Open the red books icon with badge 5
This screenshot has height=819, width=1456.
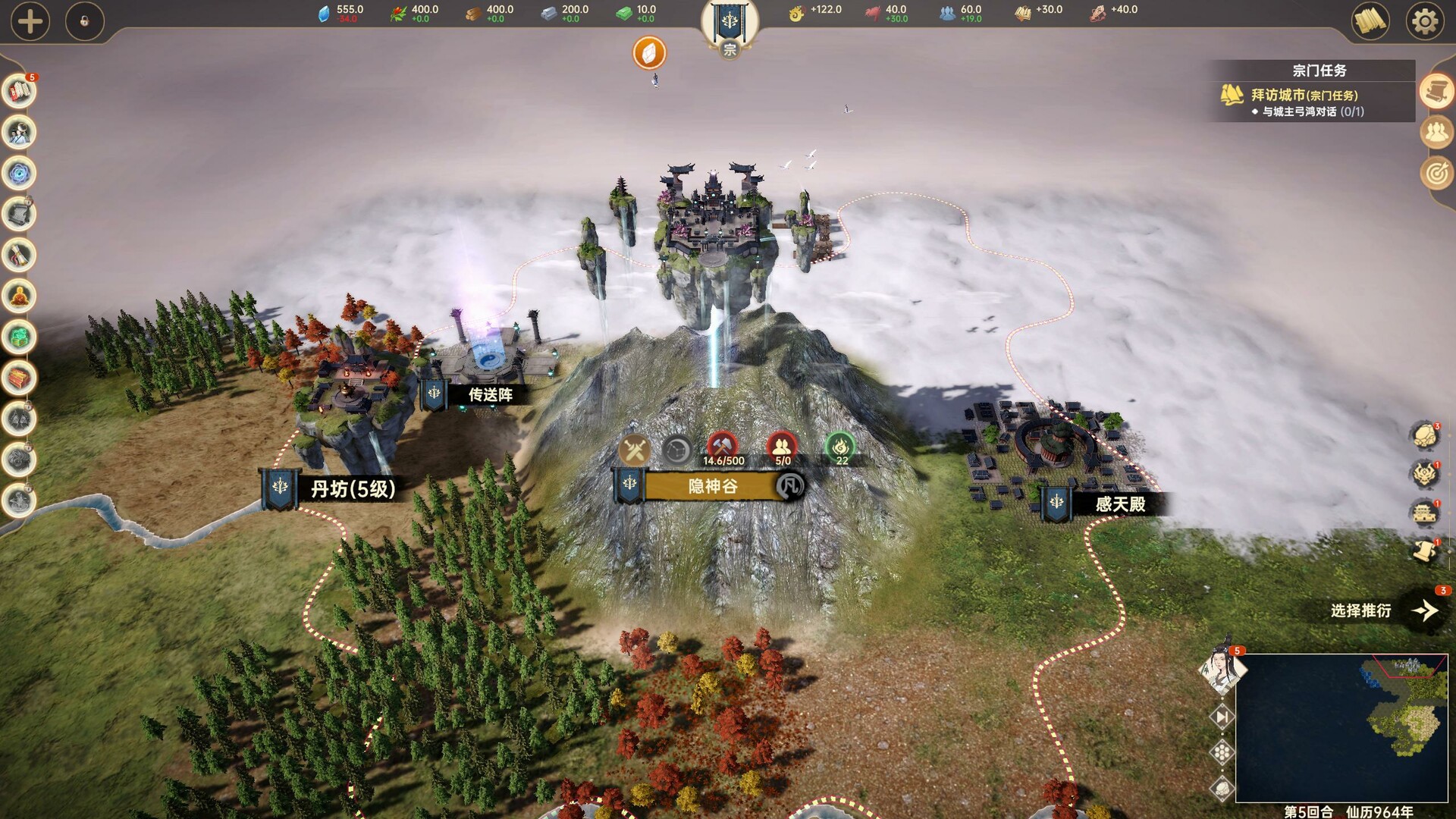(19, 92)
